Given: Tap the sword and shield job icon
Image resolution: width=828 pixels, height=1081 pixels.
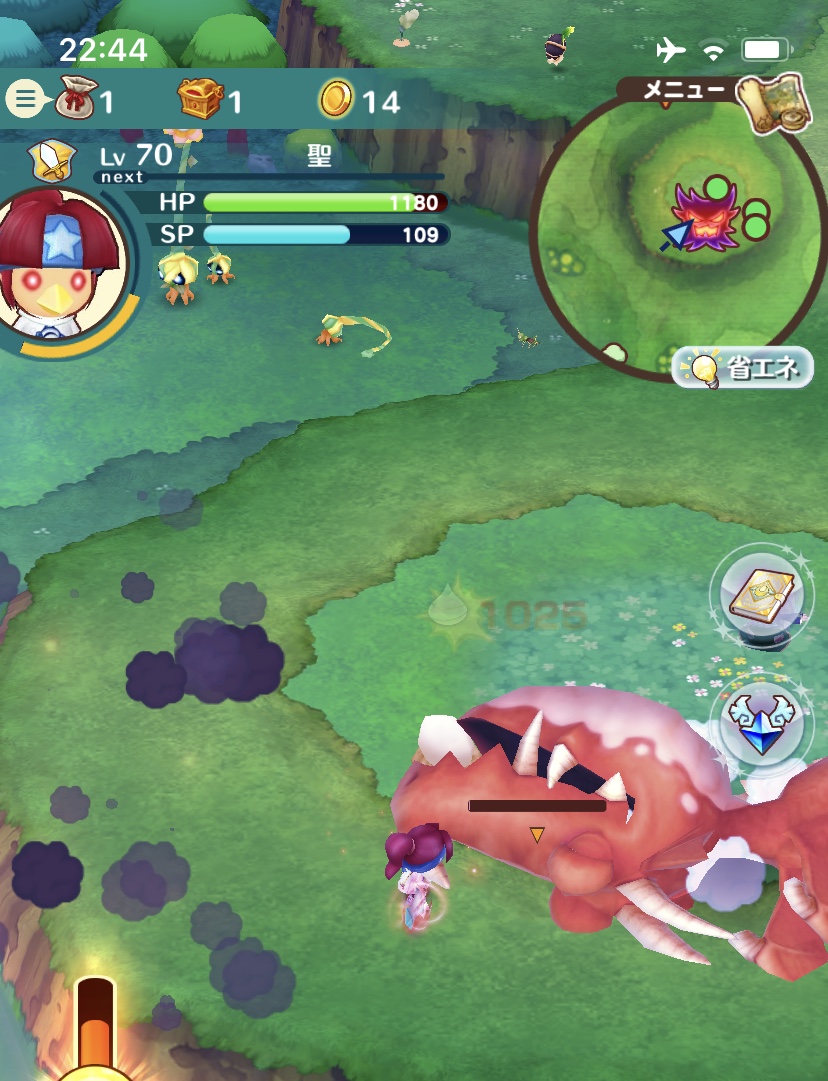Looking at the screenshot, I should point(49,158).
